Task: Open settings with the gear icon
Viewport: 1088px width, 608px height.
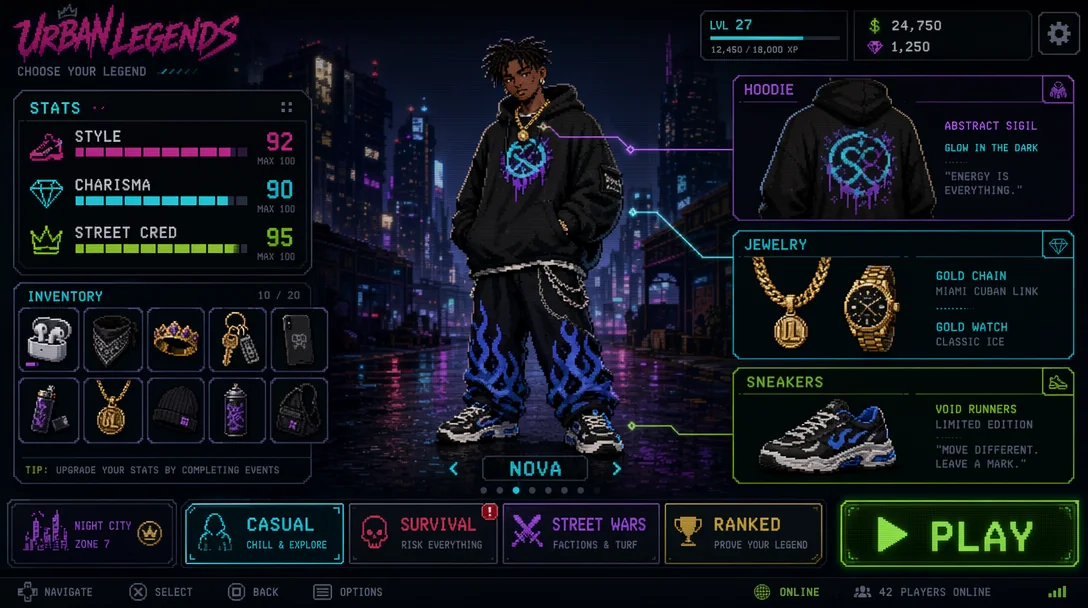Action: coord(1059,35)
